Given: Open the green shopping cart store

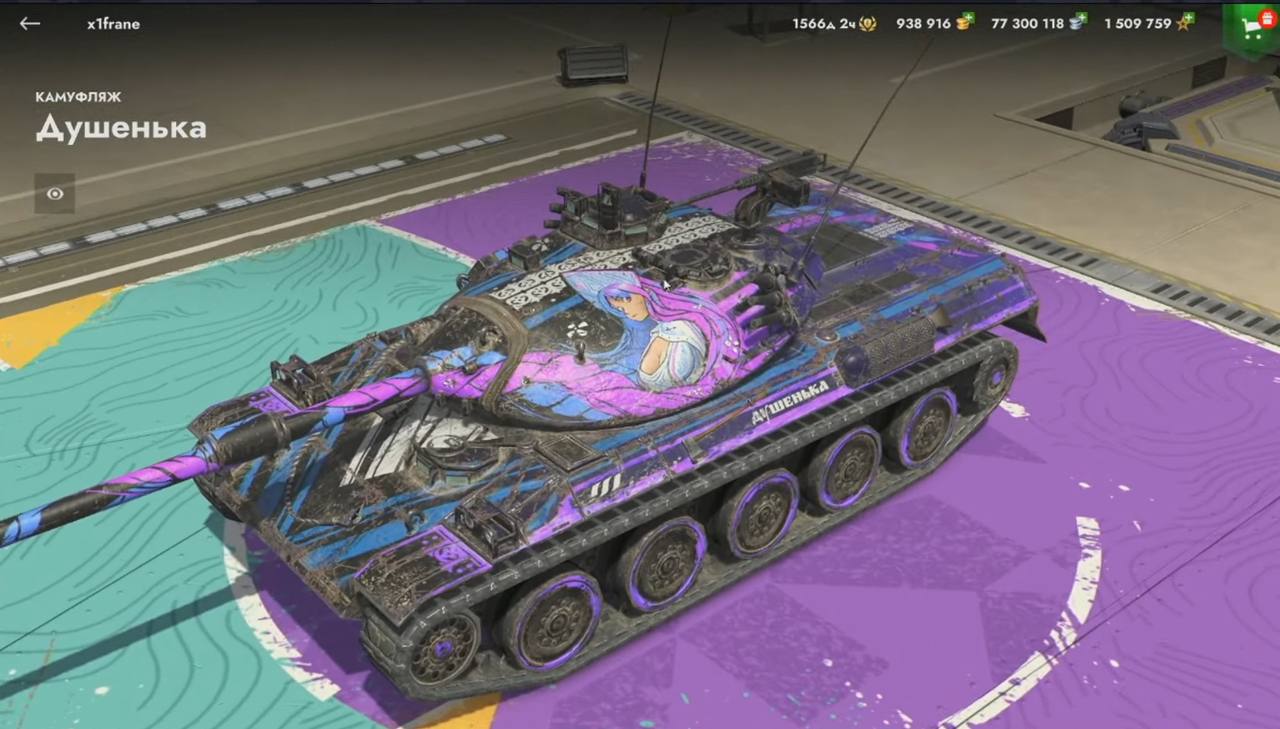Looking at the screenshot, I should click(x=1252, y=26).
